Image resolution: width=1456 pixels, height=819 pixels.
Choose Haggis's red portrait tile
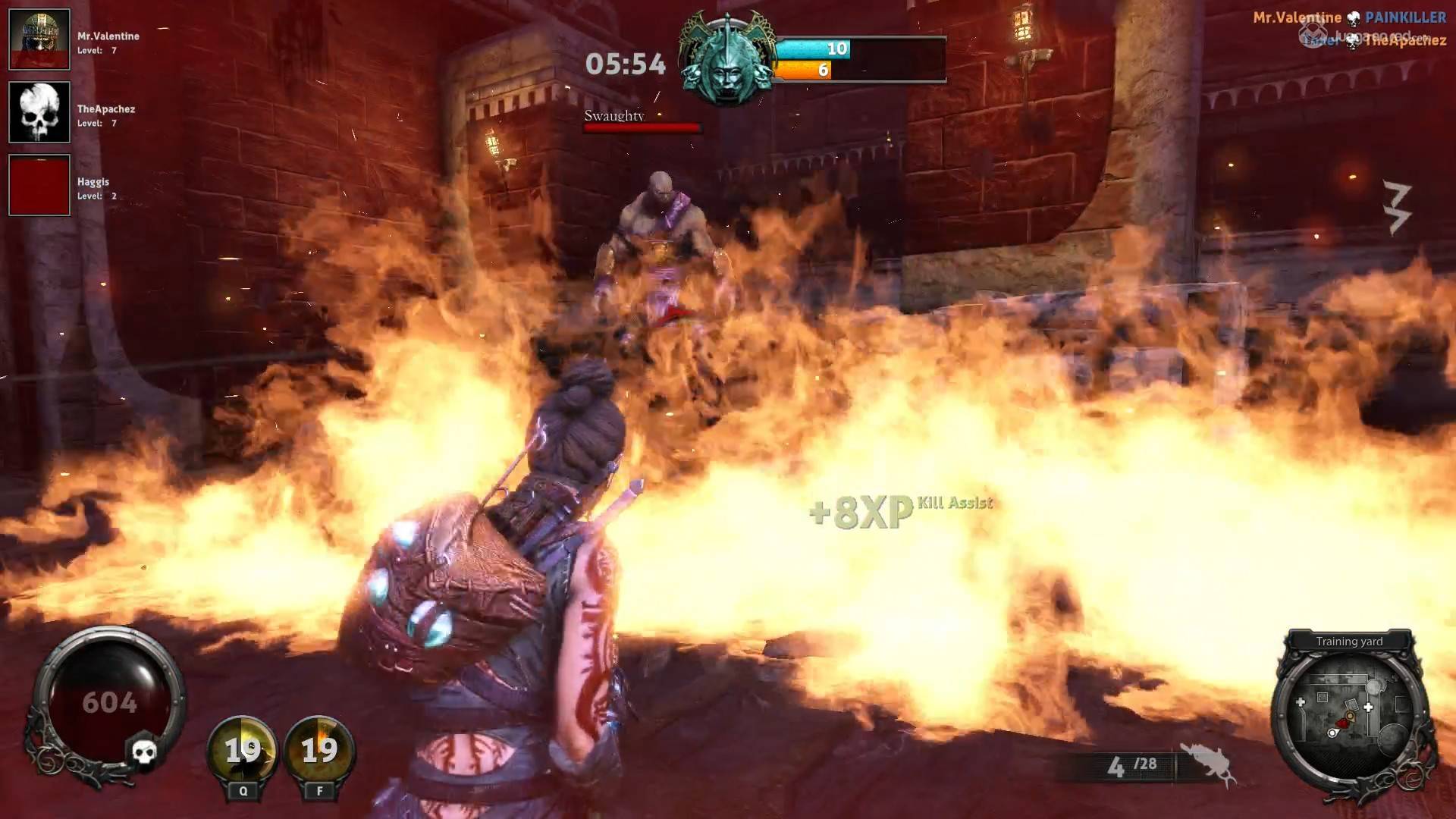pyautogui.click(x=39, y=185)
